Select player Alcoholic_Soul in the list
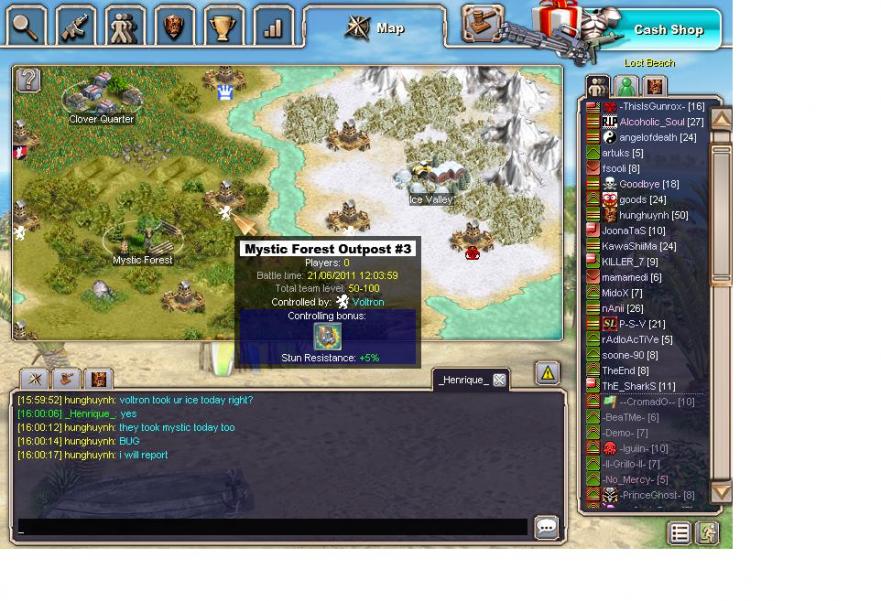Screen dimensions: 881x601 (652, 122)
